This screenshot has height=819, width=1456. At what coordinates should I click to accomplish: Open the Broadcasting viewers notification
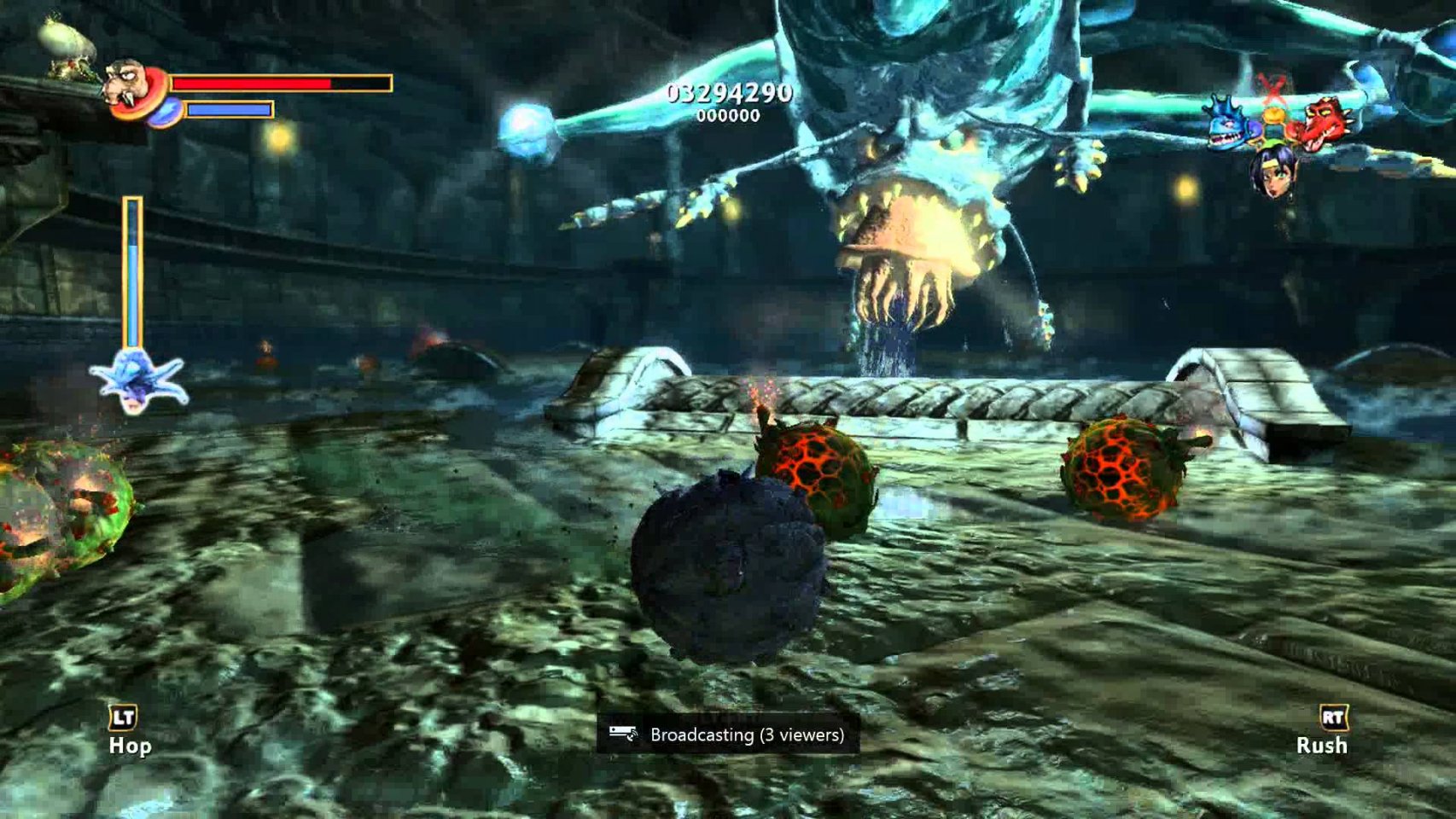click(728, 735)
